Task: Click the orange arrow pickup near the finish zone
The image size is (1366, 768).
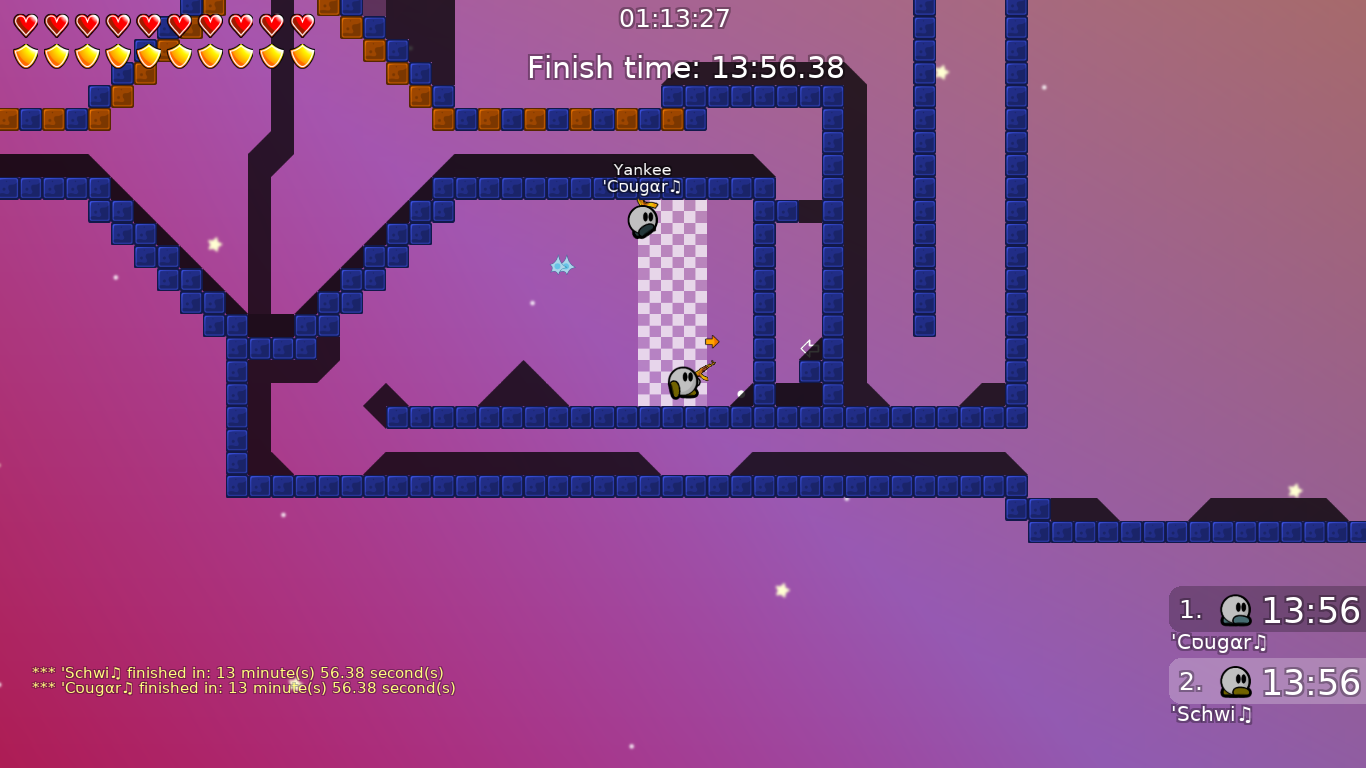Action: click(712, 341)
